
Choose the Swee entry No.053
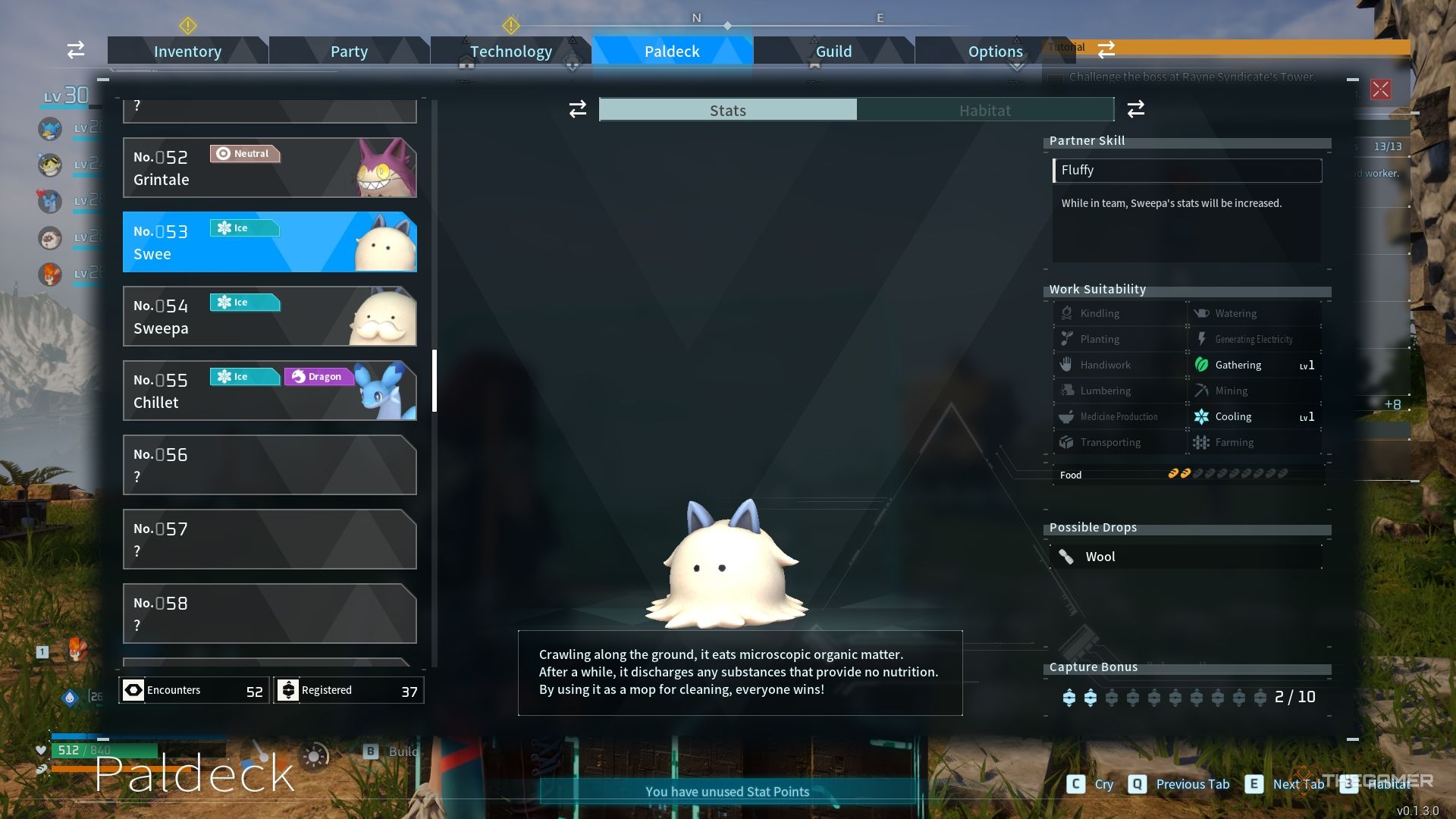click(269, 242)
